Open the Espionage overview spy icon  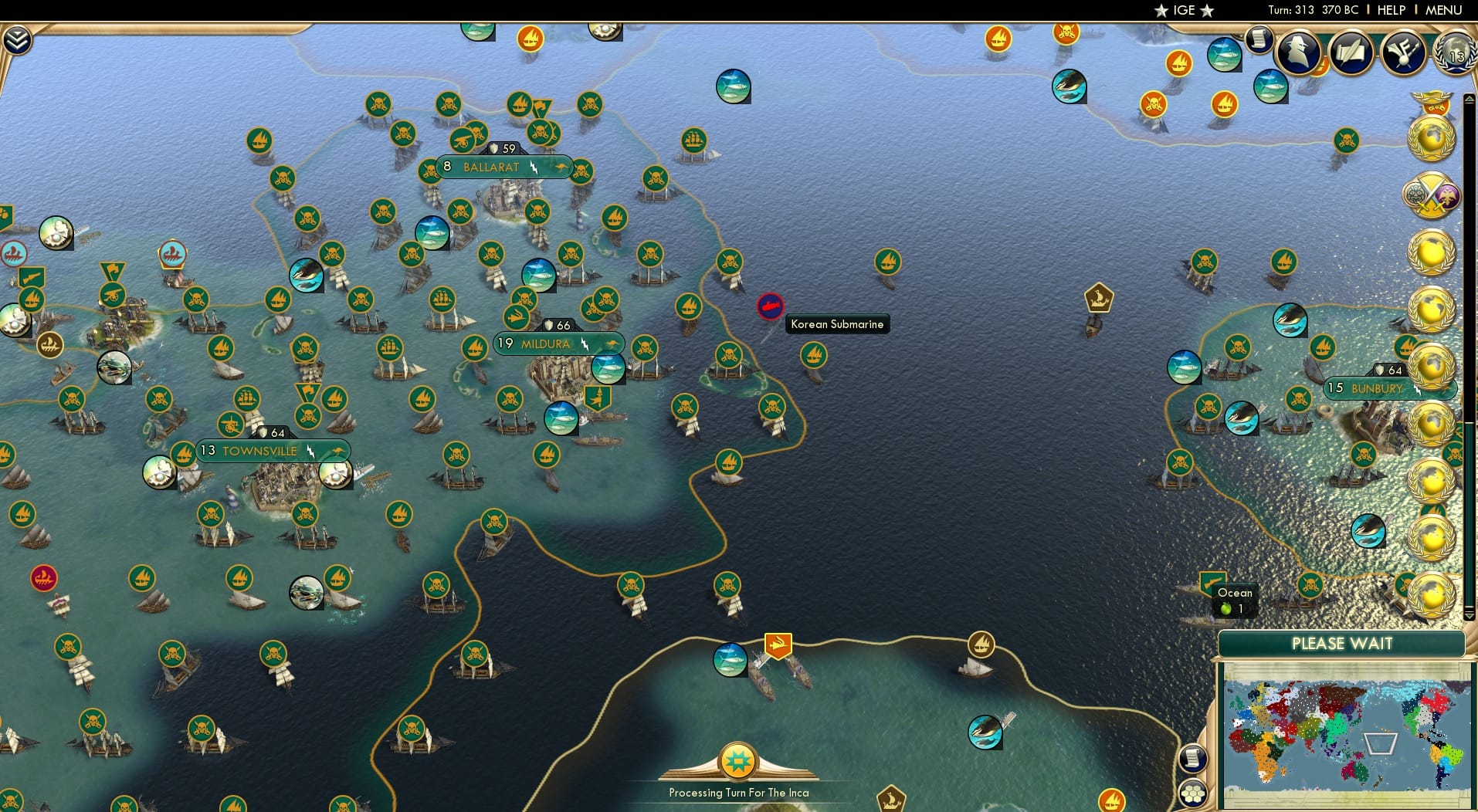[x=1297, y=52]
